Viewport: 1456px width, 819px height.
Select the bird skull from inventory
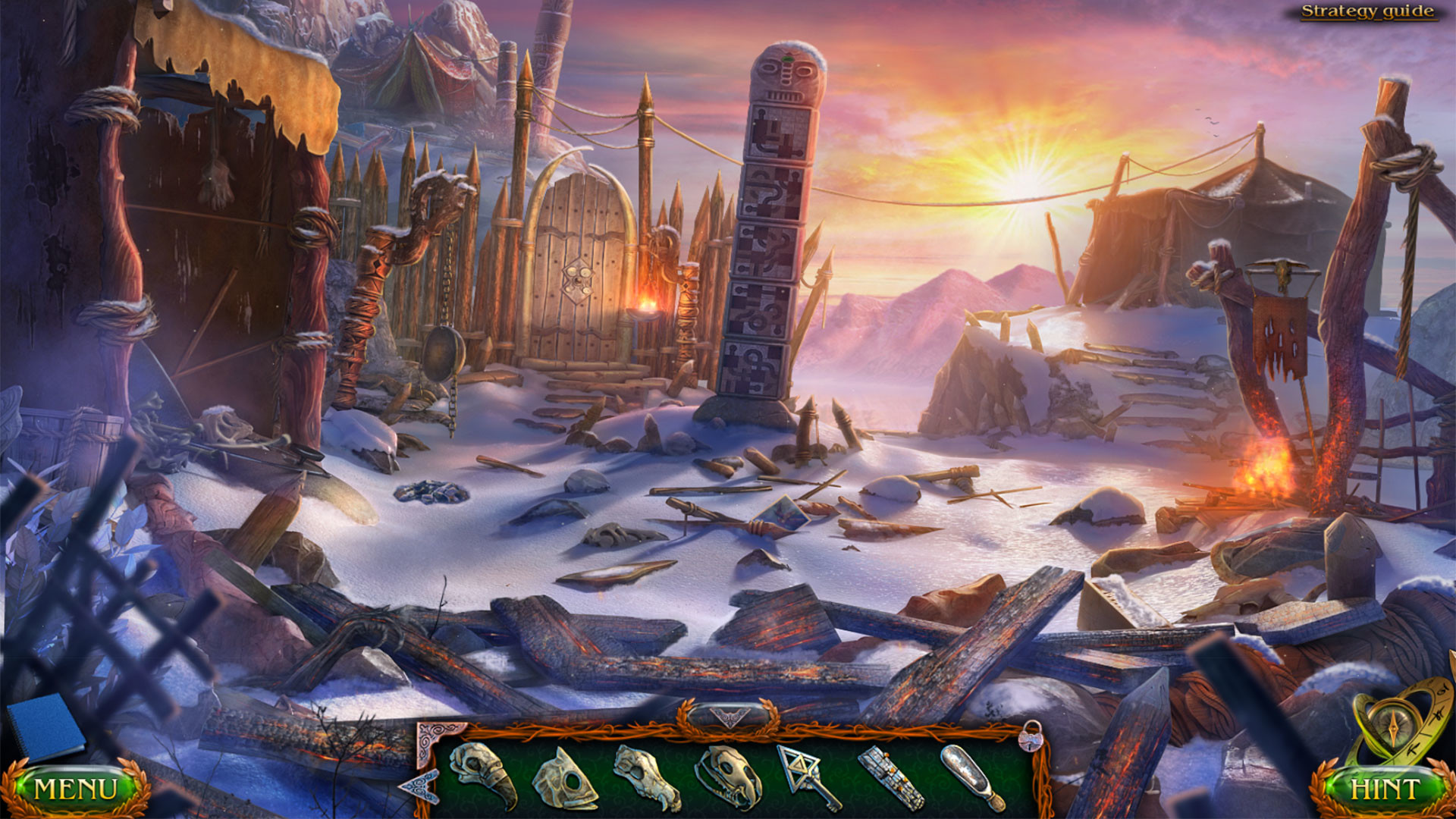(x=481, y=773)
